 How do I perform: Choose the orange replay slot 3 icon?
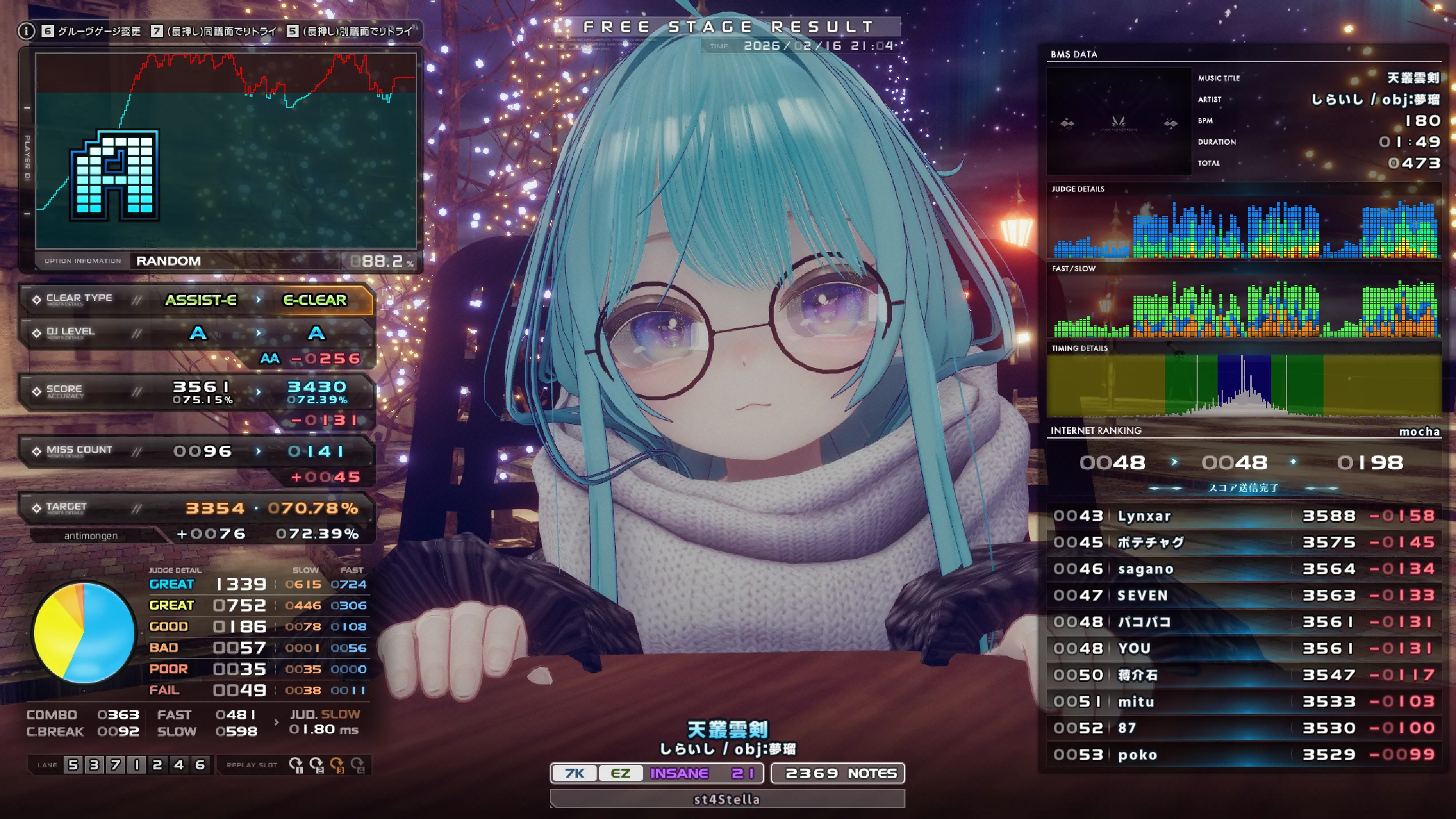337,764
